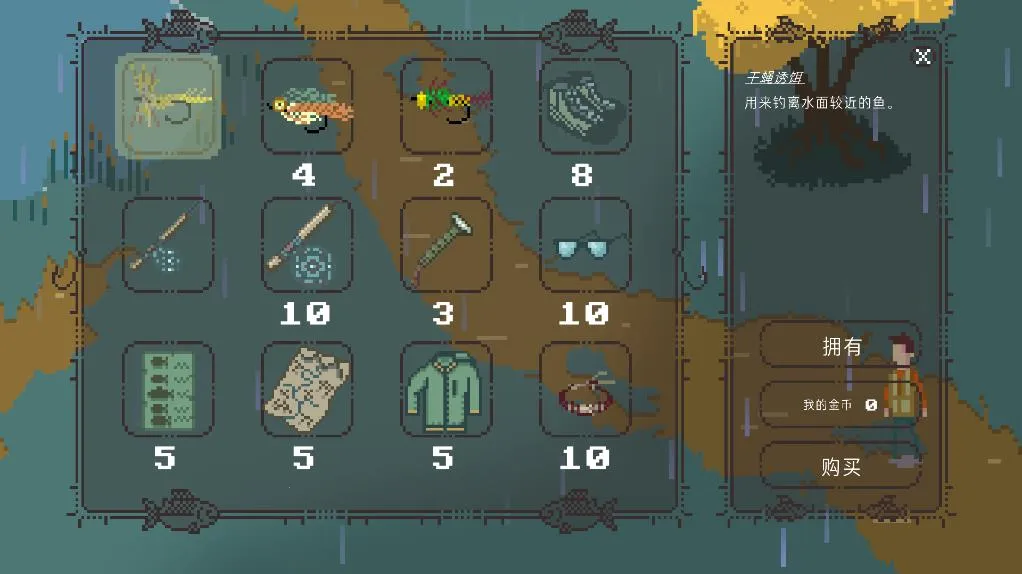Choose the orange fish-shaped lure costing 4
The height and width of the screenshot is (574, 1022).
pyautogui.click(x=307, y=105)
